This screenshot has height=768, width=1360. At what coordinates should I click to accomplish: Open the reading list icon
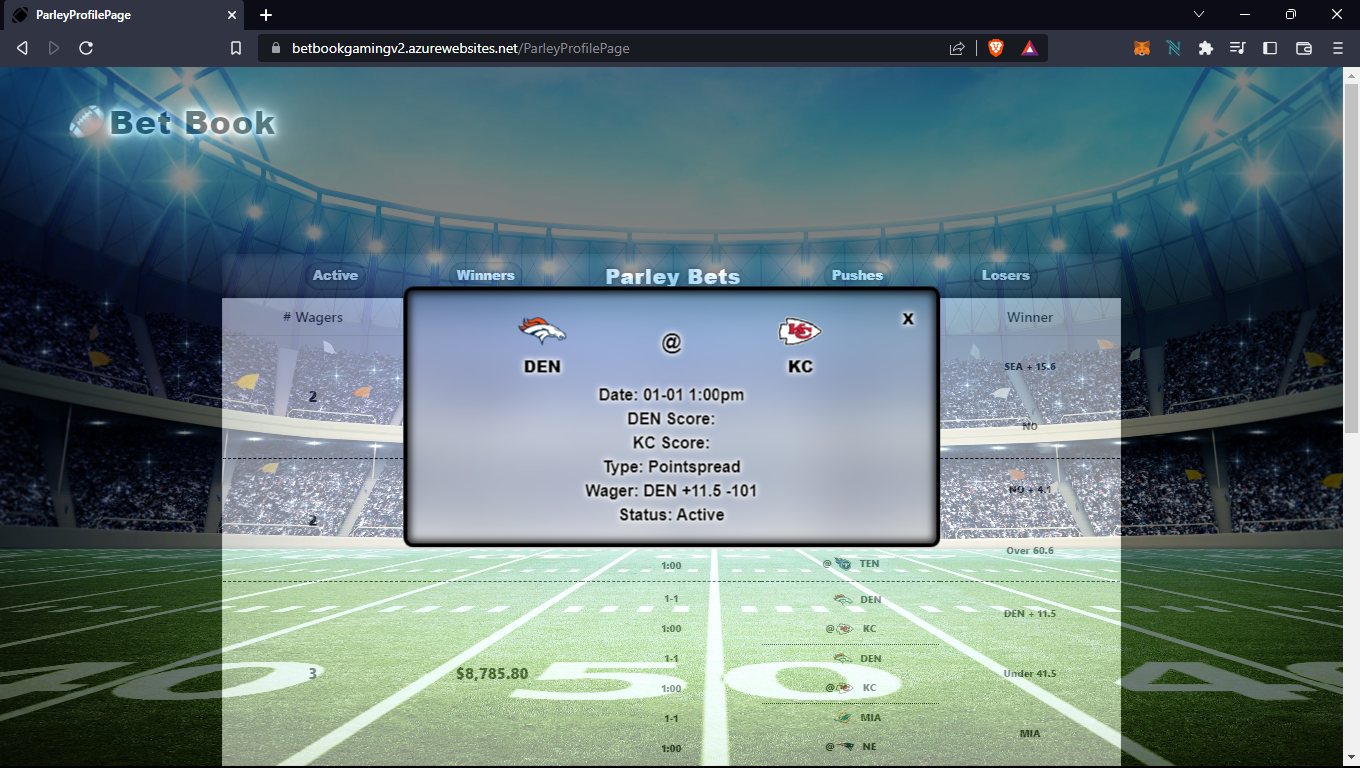[x=1237, y=47]
